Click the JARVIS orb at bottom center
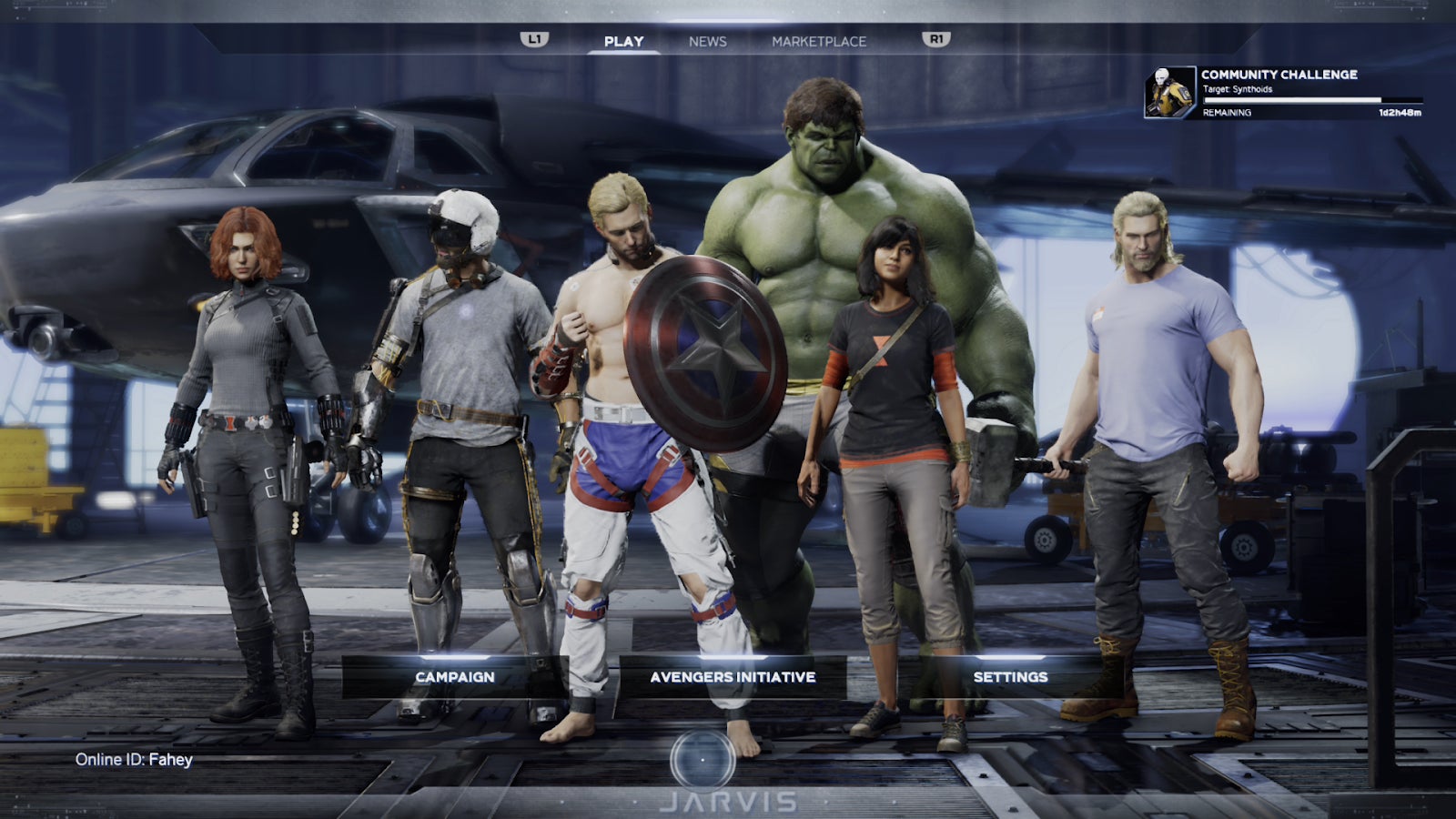 click(x=701, y=760)
